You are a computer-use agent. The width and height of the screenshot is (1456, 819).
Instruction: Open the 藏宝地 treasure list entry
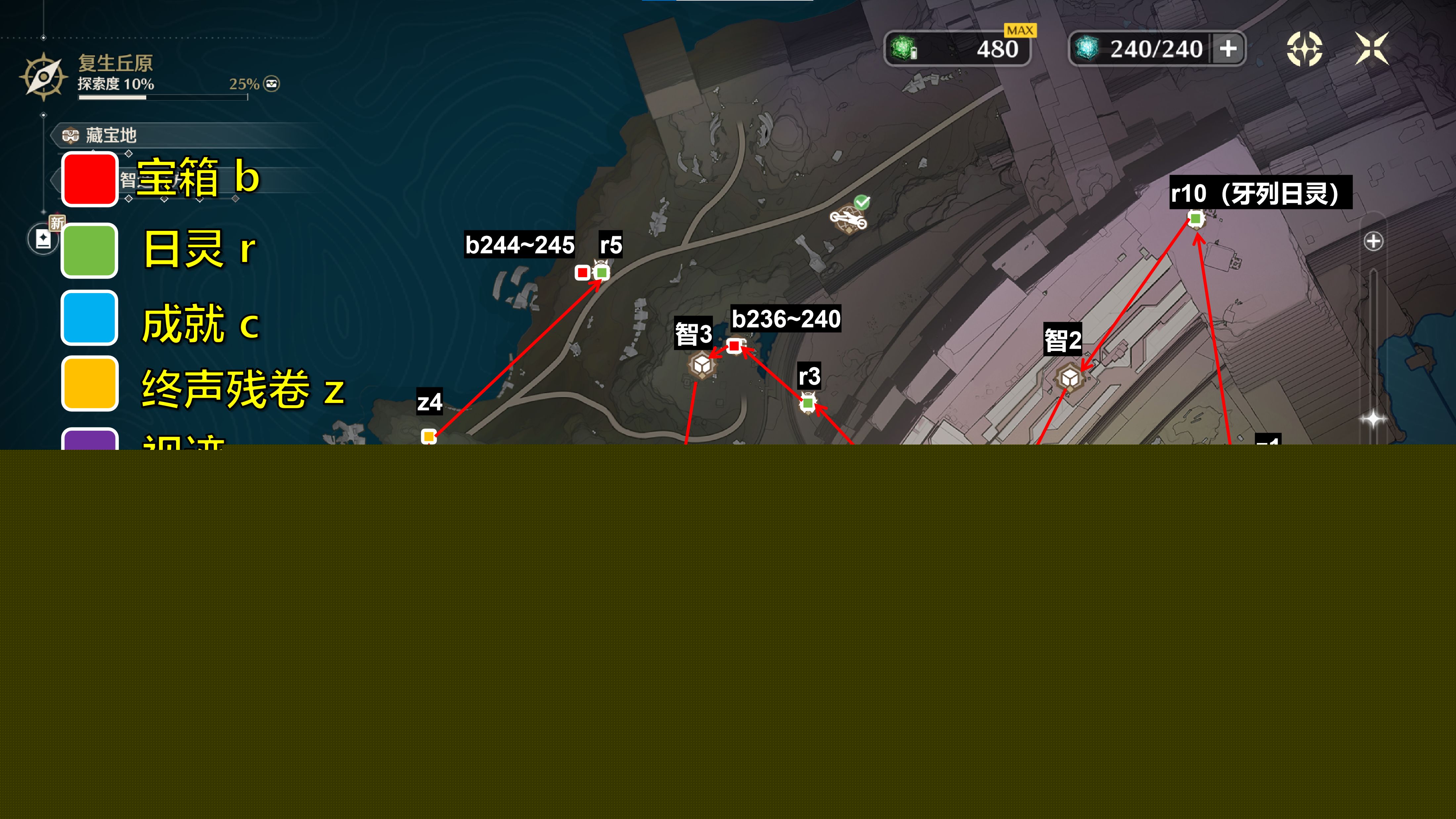pos(110,136)
